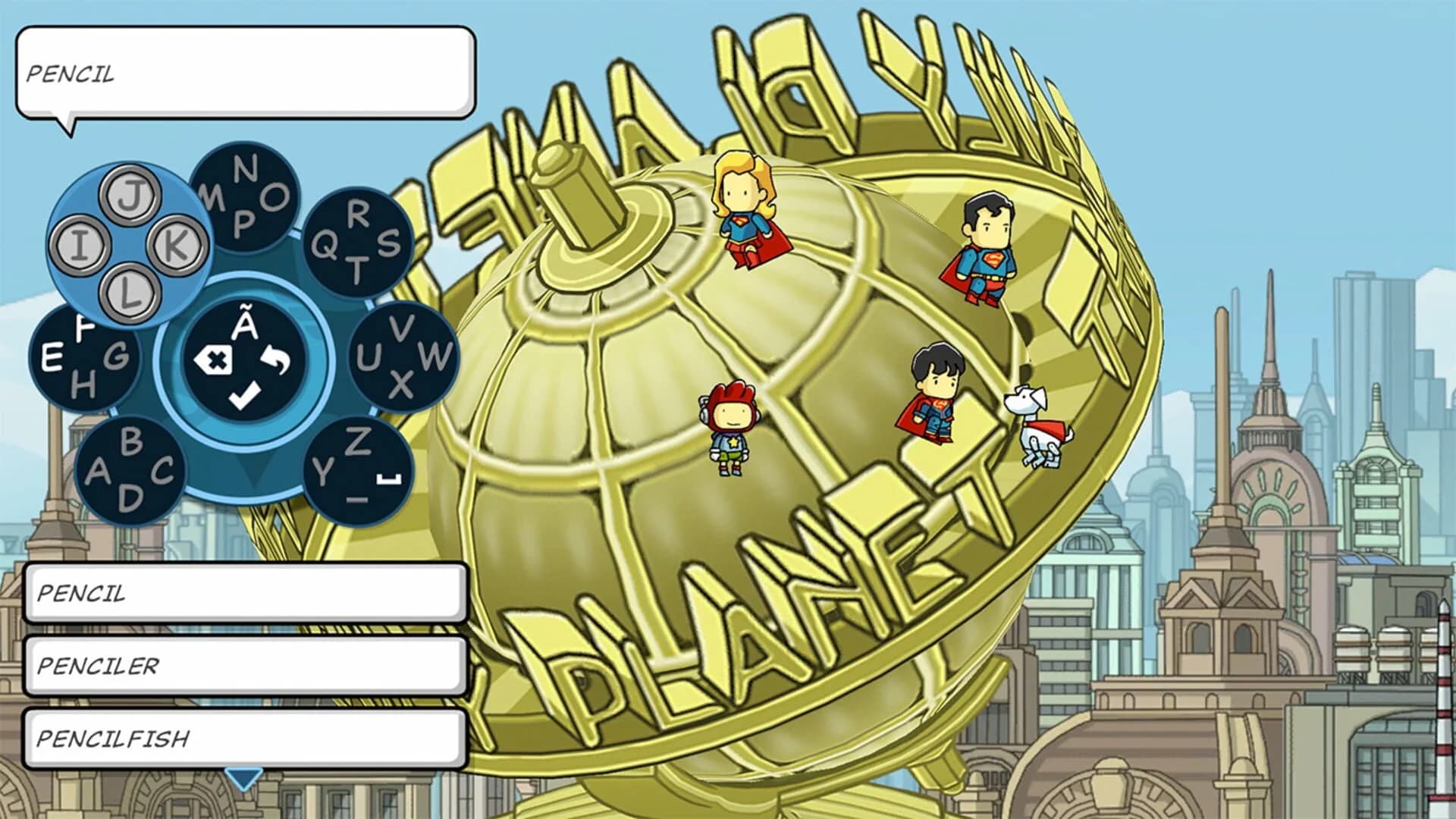The image size is (1456, 819).
Task: Click the letter A in the bottom-left letter cluster
Action: pyautogui.click(x=100, y=472)
